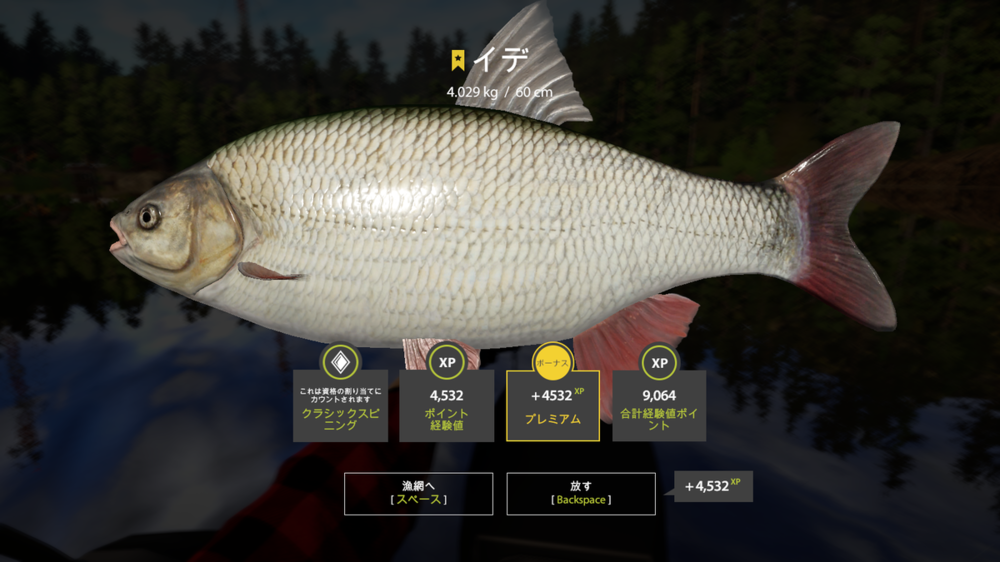Click the yellow bookmark icon beside イデ

click(458, 60)
